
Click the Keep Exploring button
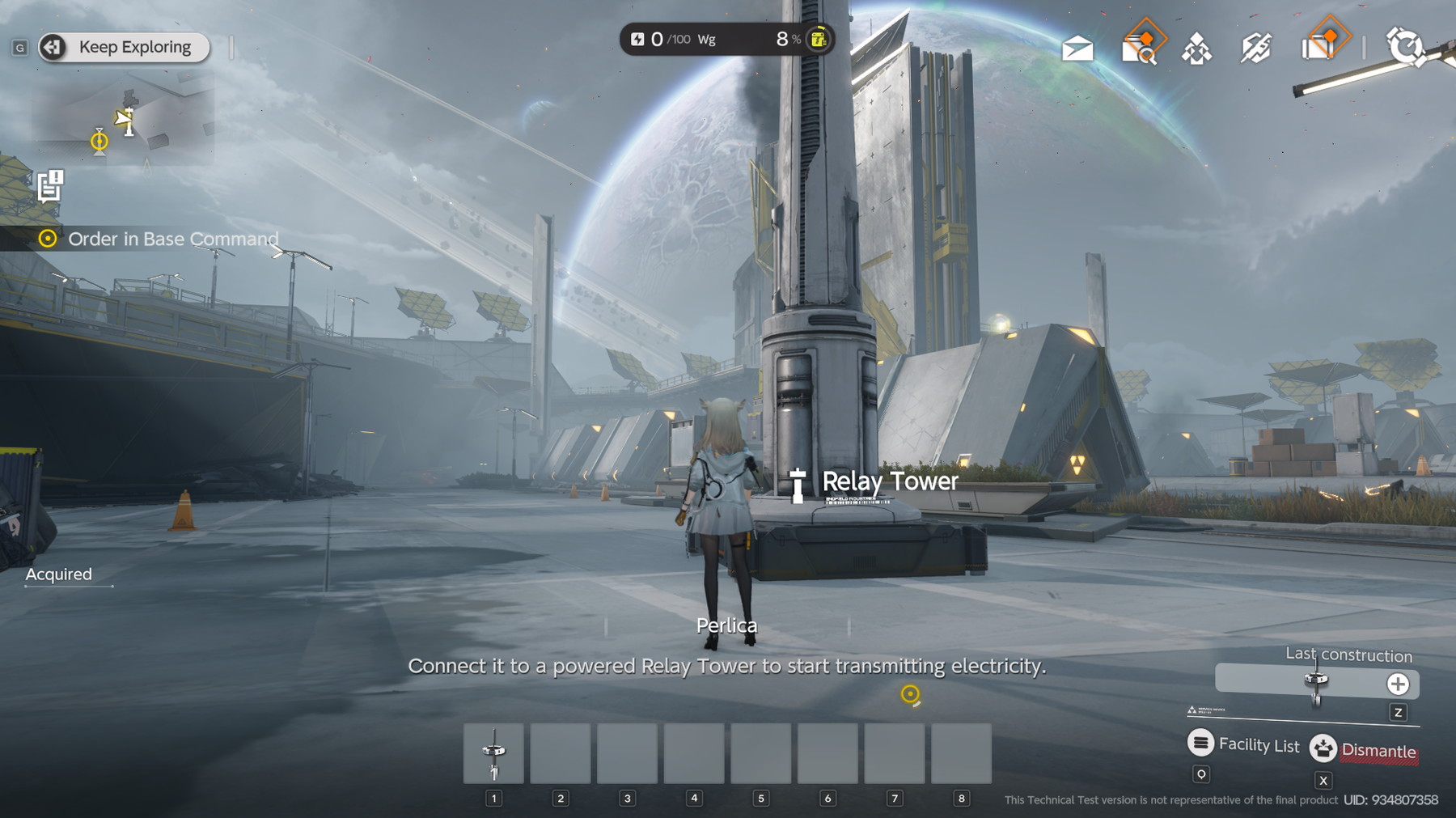click(124, 48)
